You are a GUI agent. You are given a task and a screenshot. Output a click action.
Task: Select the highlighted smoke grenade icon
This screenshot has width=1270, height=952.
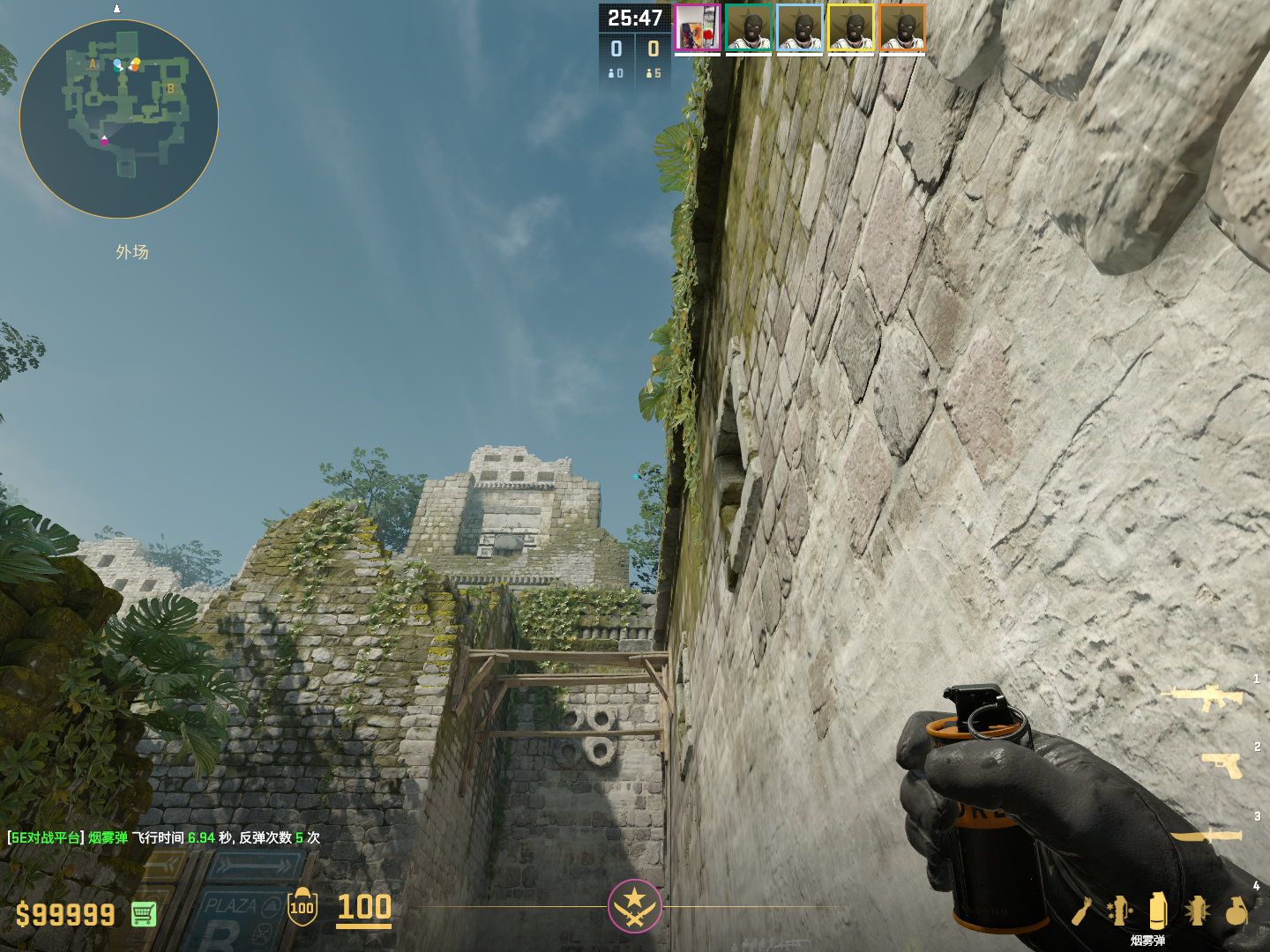click(x=1158, y=910)
